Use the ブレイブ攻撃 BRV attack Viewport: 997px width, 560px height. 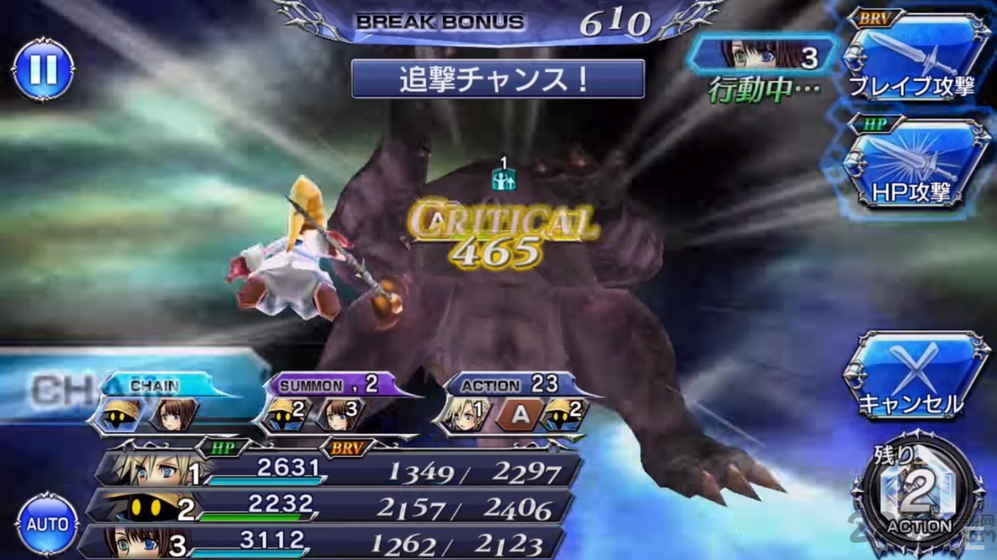910,59
